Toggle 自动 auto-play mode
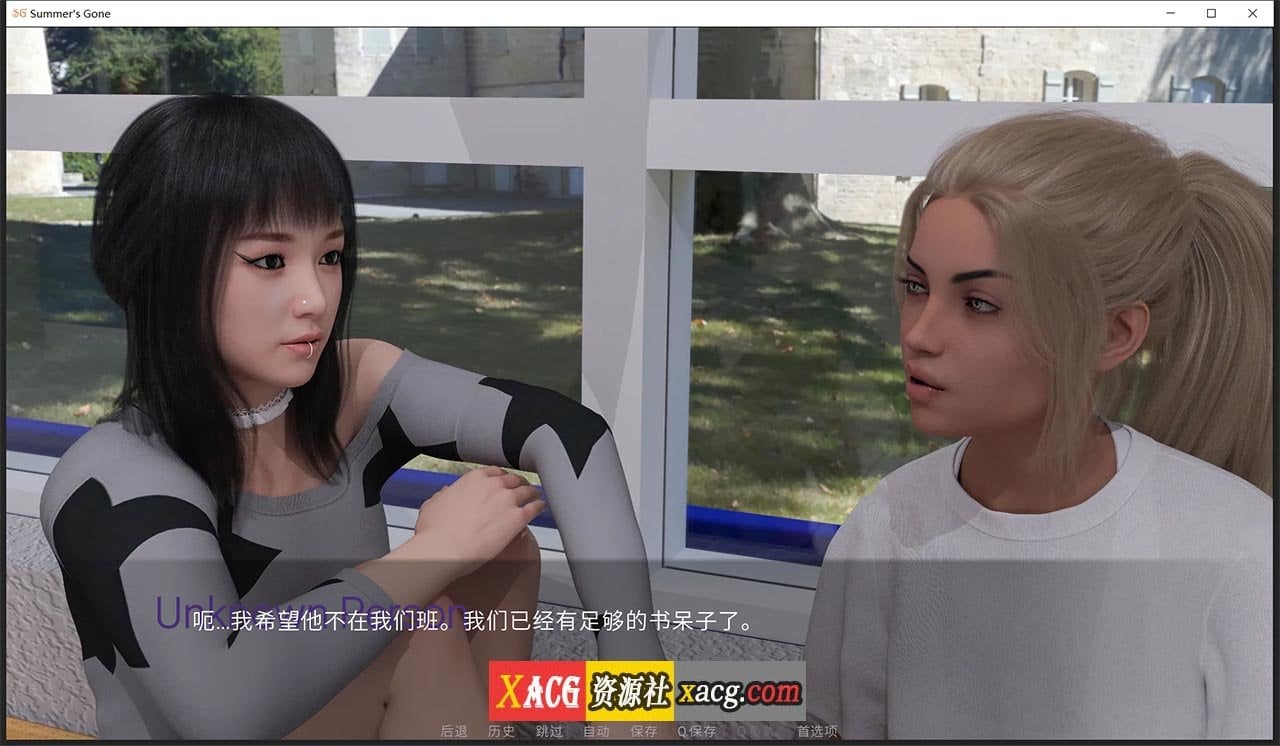 596,731
